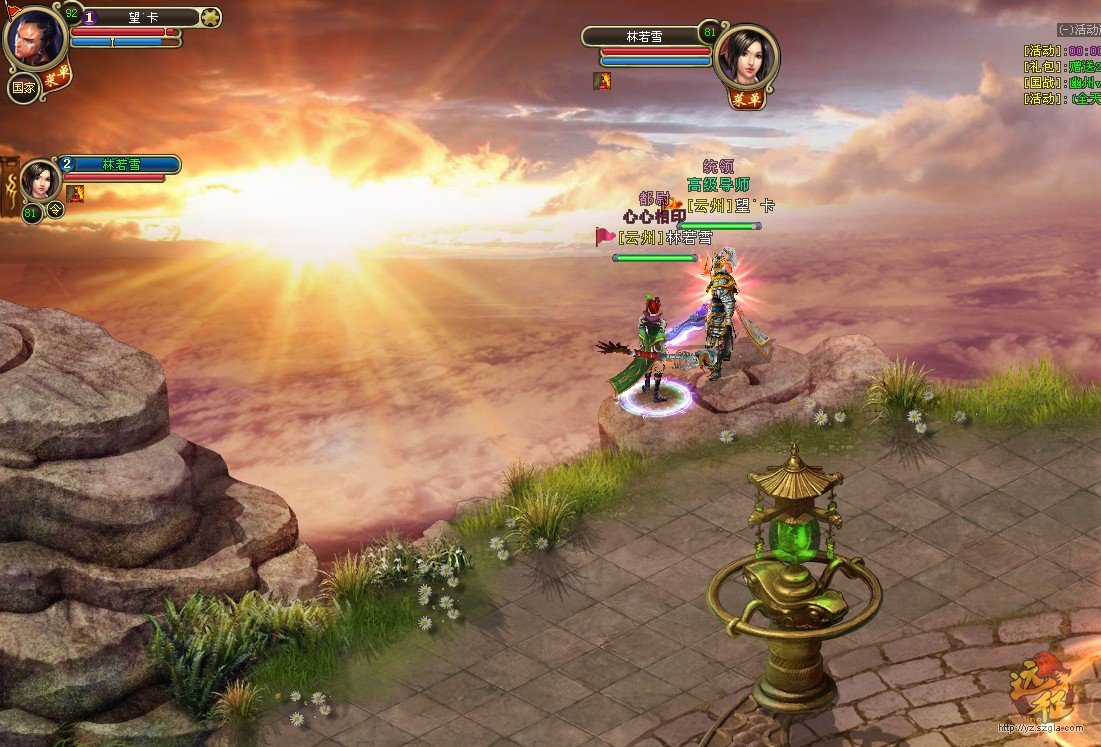
Task: Click the gold gear icon beside 望·卡
Action: pyautogui.click(x=210, y=17)
